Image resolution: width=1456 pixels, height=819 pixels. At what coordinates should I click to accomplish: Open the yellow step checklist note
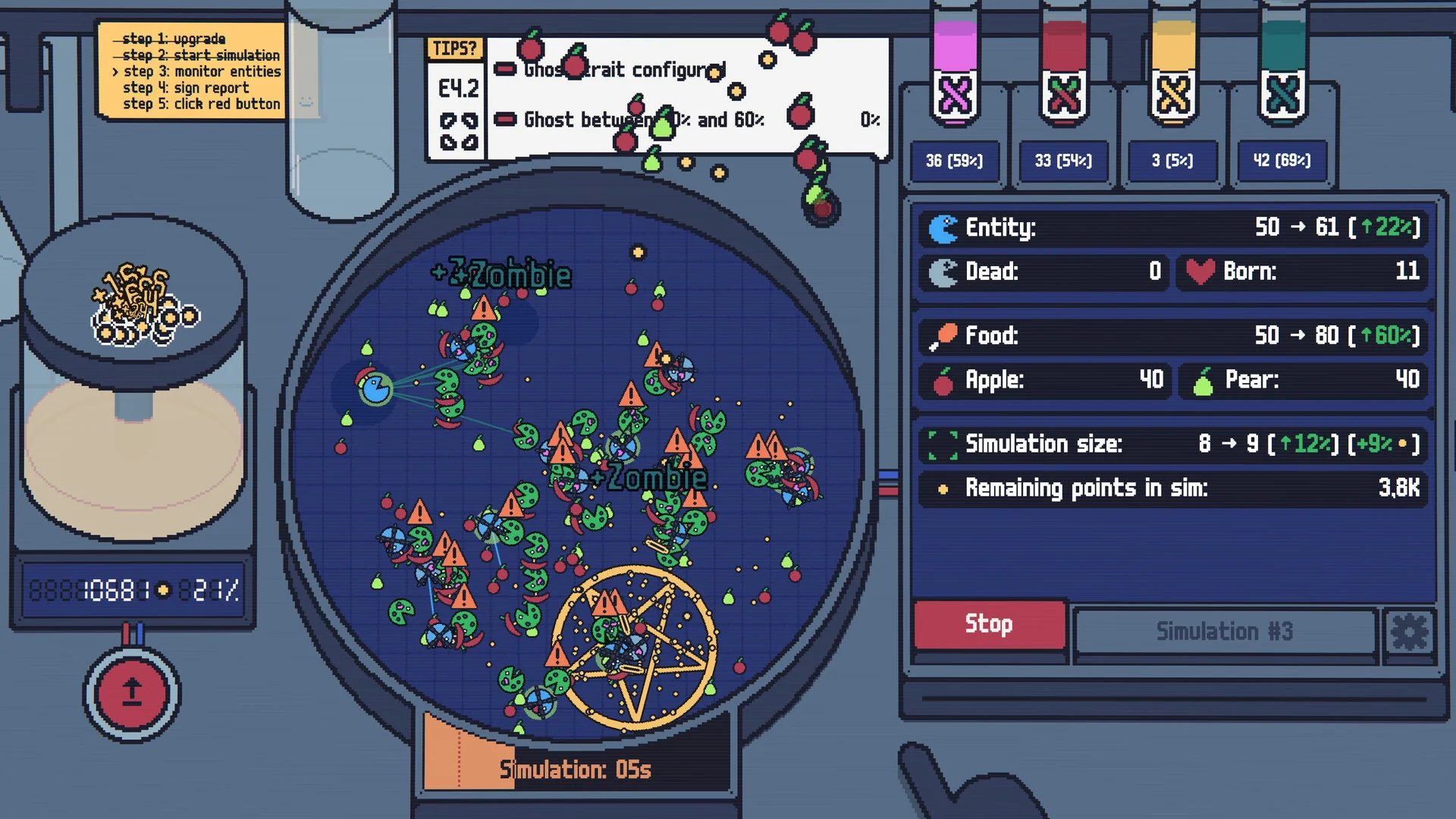[x=193, y=71]
